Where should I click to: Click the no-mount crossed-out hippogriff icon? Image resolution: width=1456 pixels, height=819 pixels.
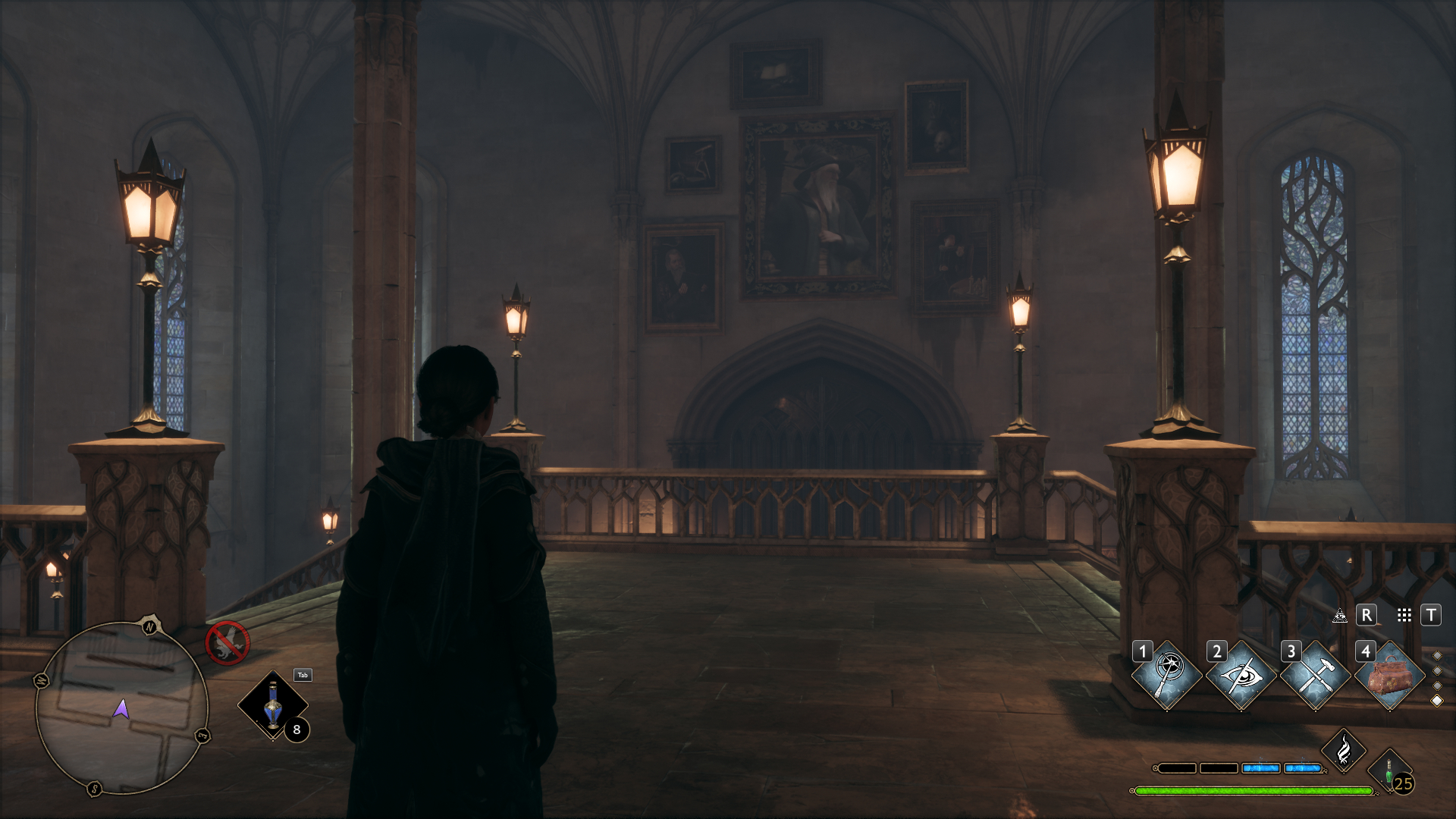(x=227, y=643)
